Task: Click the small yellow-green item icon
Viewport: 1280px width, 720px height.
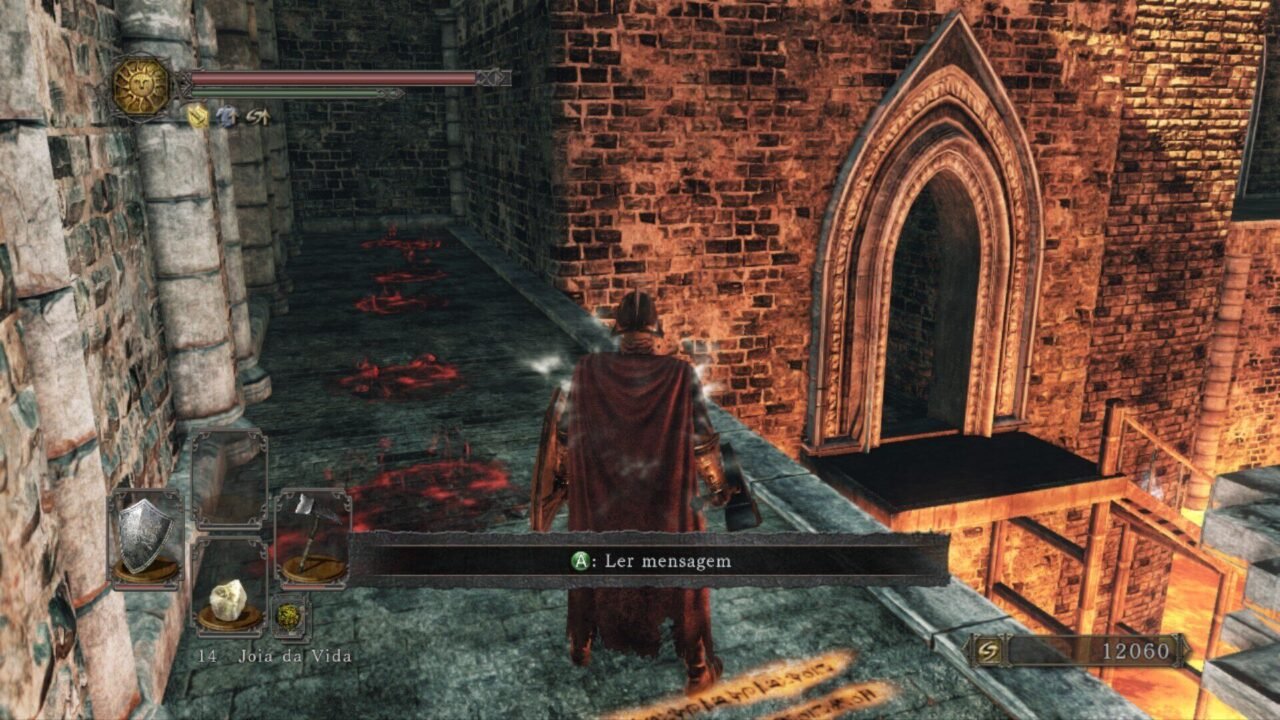Action: (289, 617)
